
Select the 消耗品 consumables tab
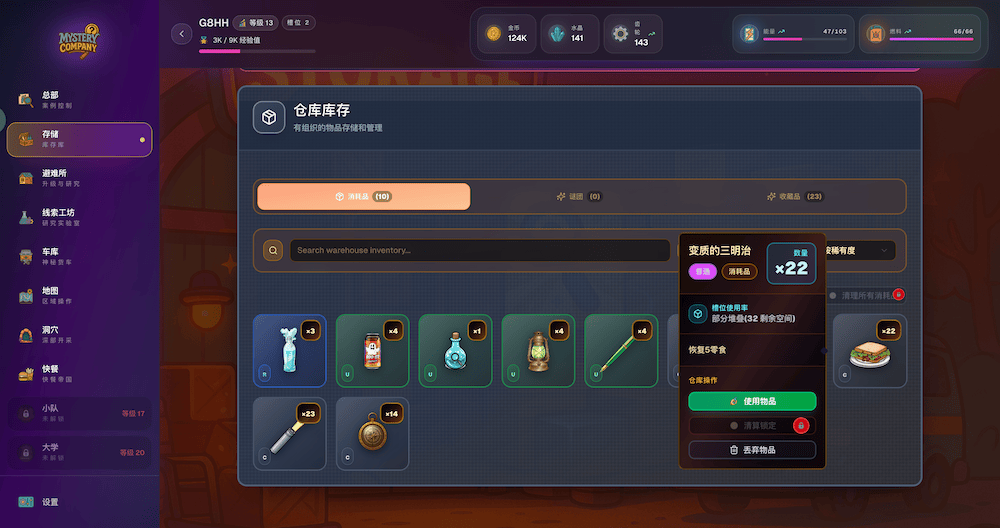point(363,197)
